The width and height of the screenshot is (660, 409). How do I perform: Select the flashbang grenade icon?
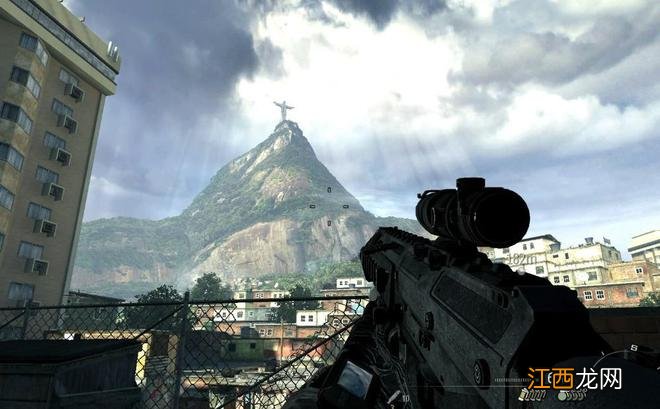pos(525,395)
